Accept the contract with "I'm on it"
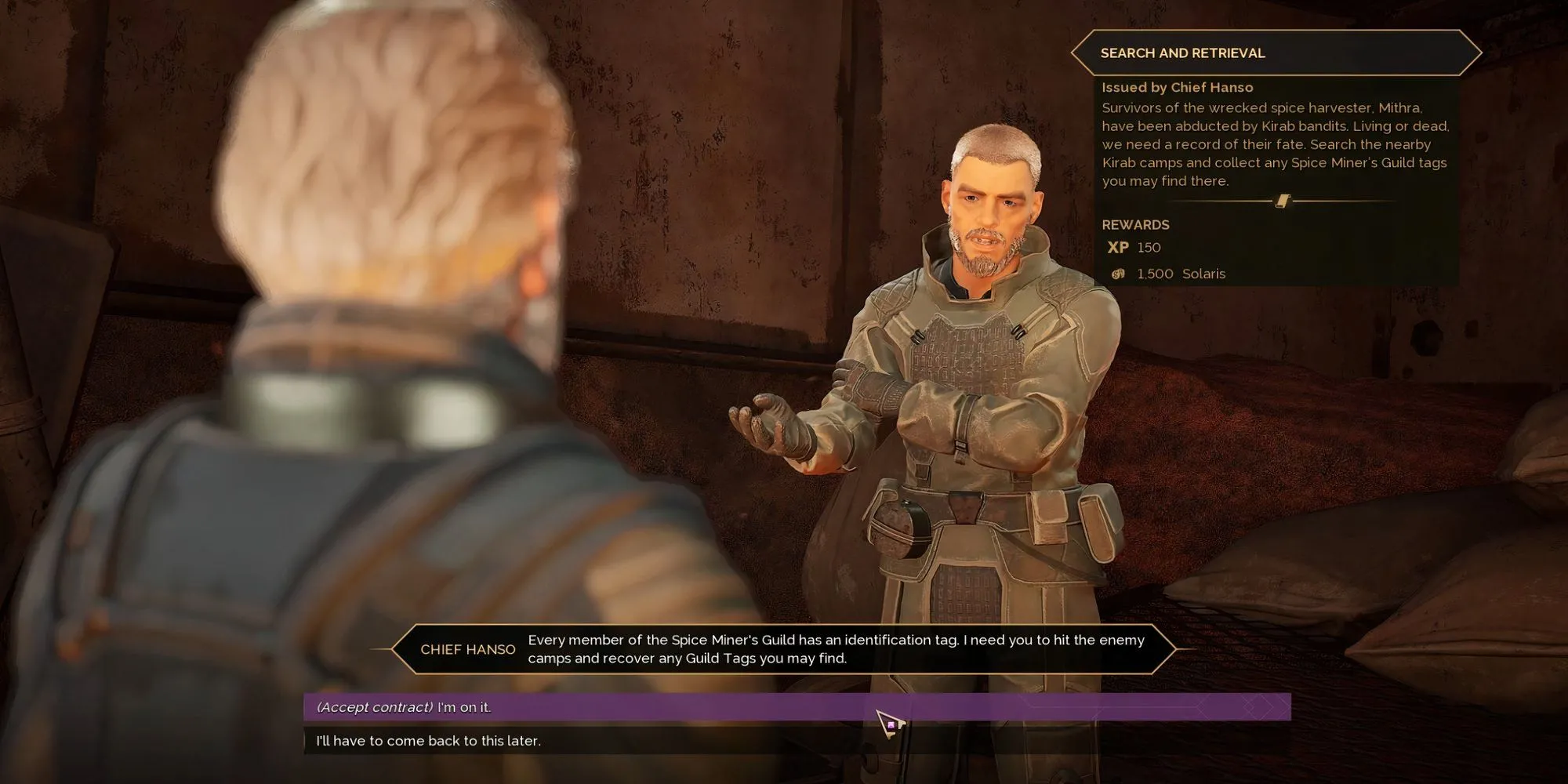The height and width of the screenshot is (784, 1568). 405,707
